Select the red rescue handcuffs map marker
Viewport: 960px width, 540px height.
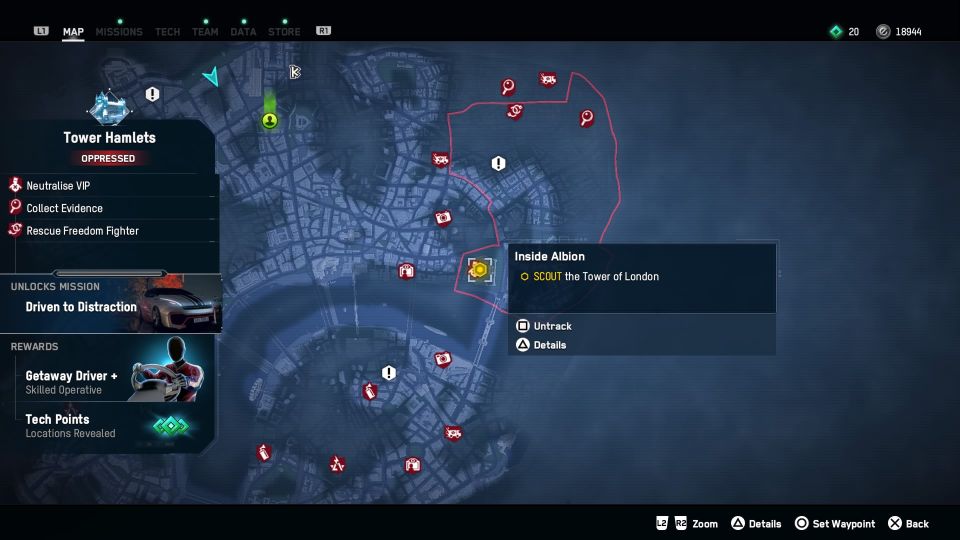514,112
